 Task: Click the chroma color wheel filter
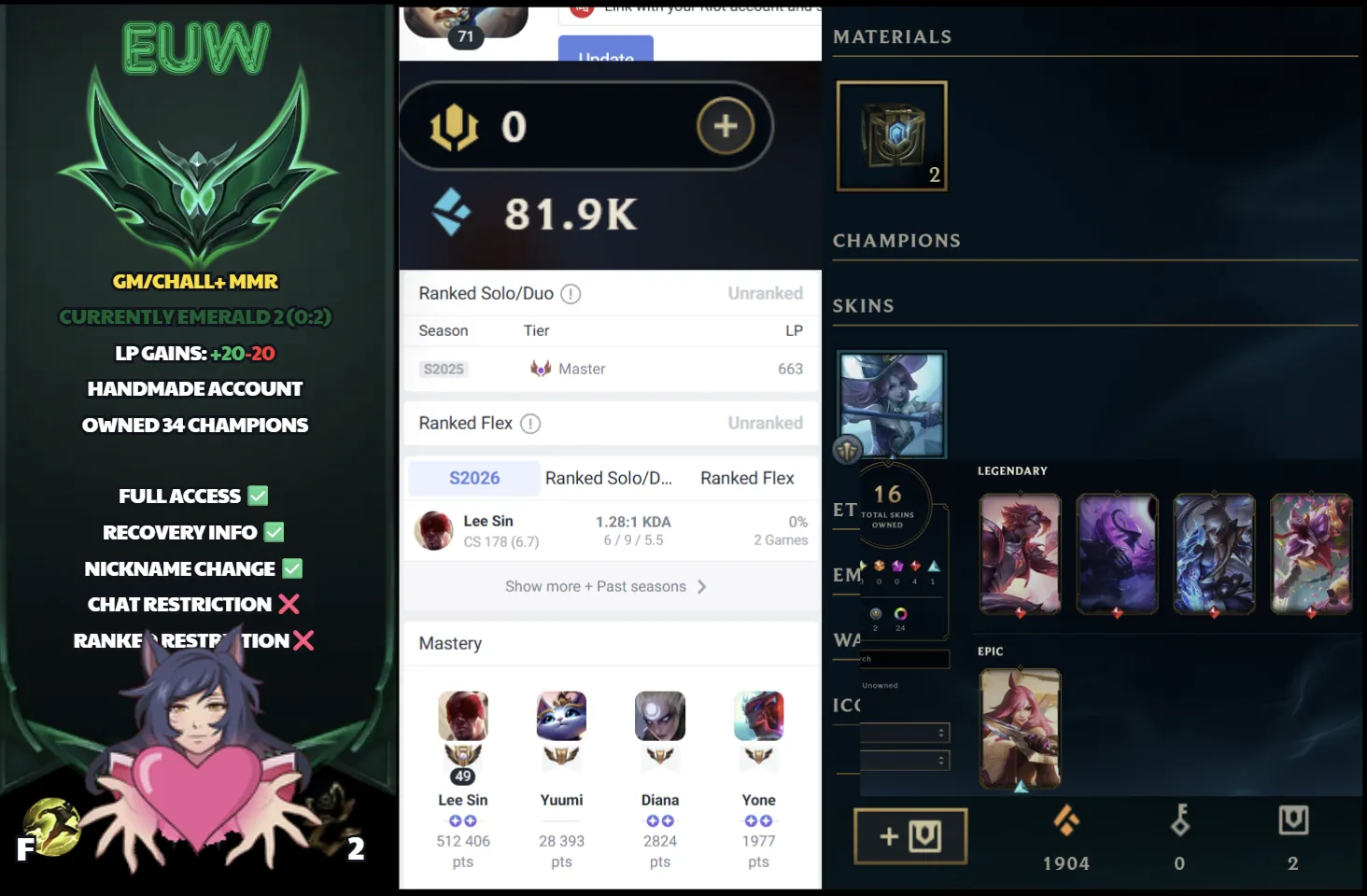coord(901,614)
